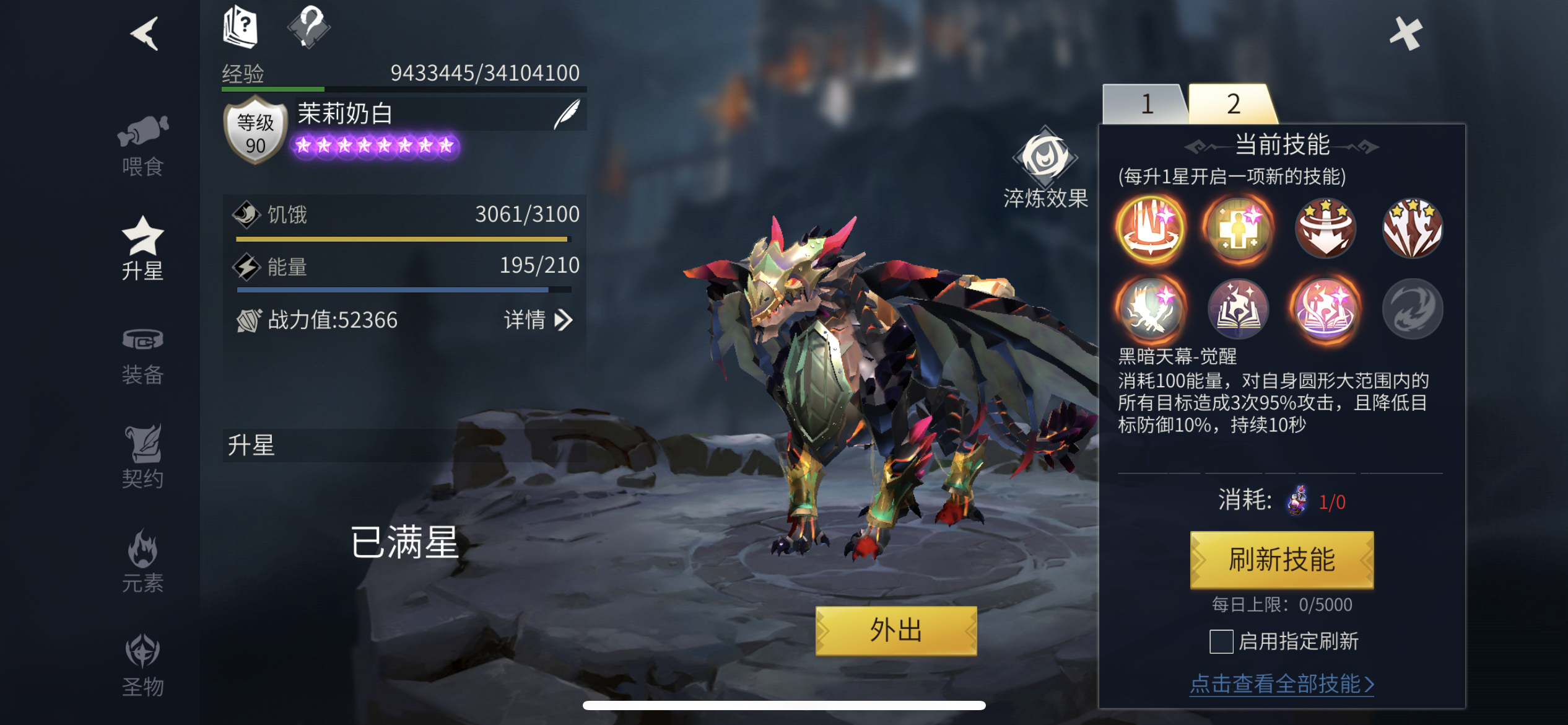
Task: Open the 圣物 relic menu
Action: [x=143, y=664]
